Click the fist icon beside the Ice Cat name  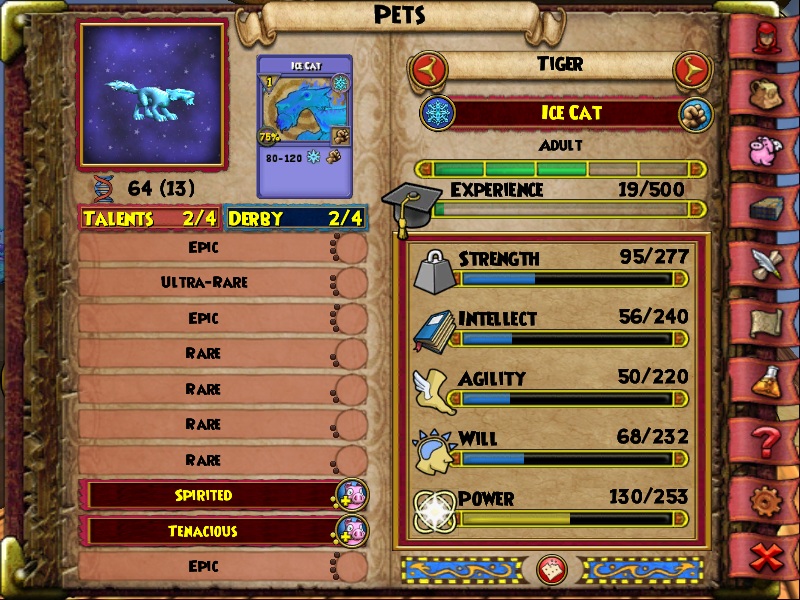click(x=693, y=113)
